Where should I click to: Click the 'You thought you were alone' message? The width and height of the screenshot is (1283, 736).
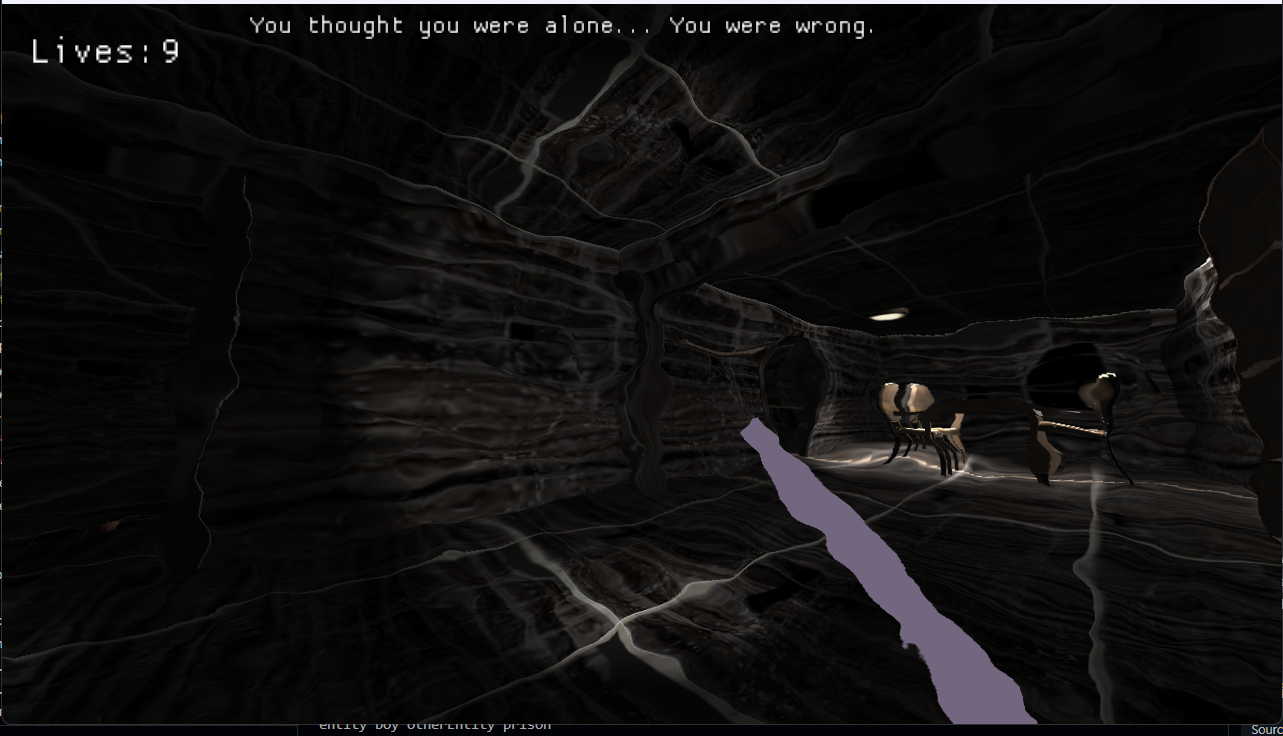coord(563,24)
